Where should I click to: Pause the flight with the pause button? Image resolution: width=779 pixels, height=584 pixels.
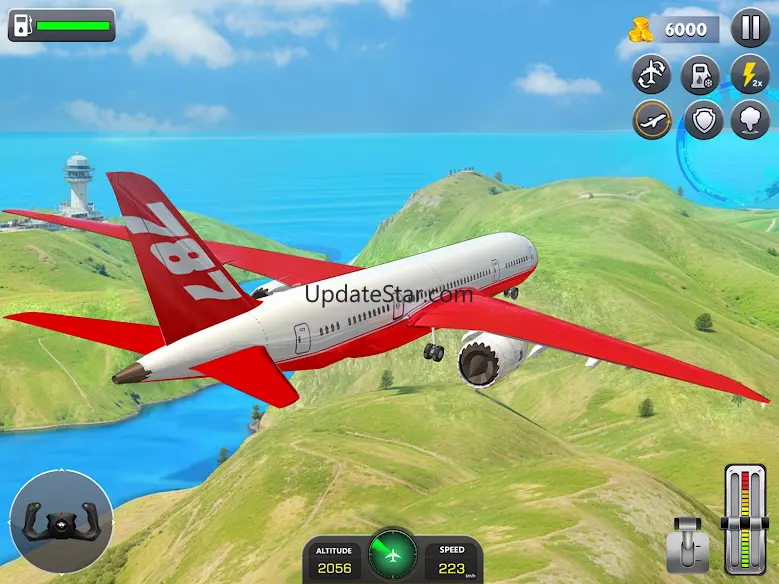(x=750, y=27)
